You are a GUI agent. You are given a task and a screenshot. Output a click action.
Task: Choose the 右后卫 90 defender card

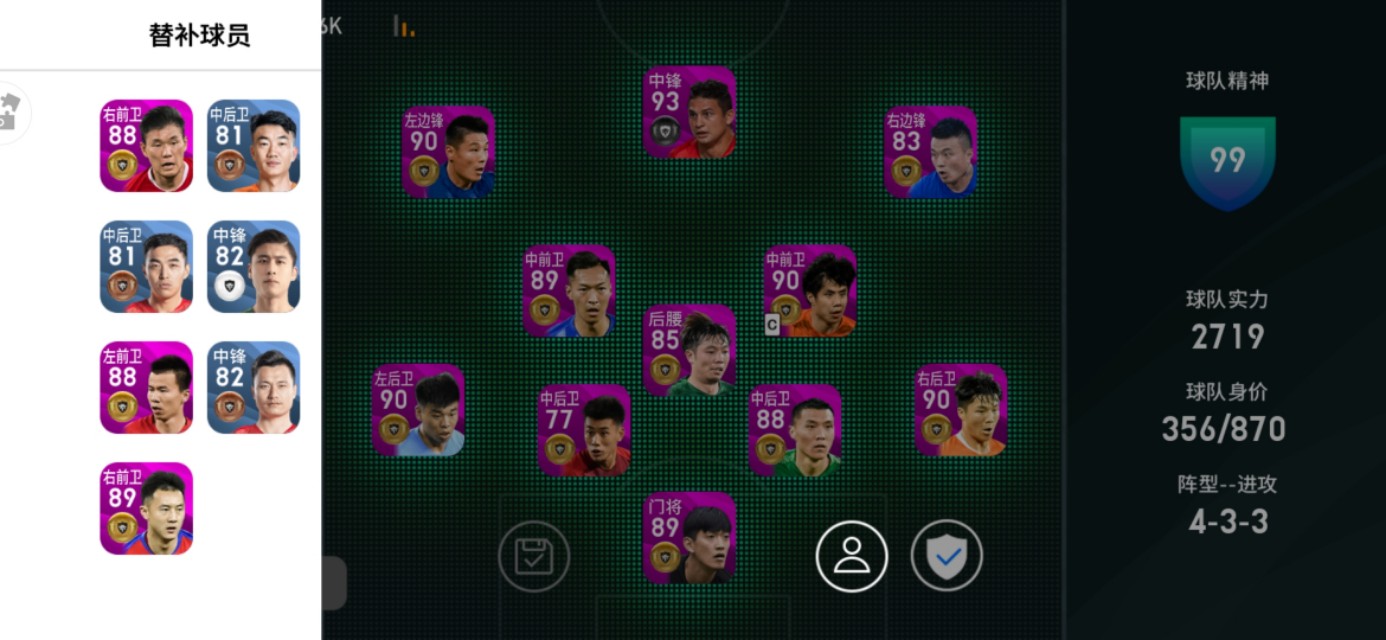960,410
